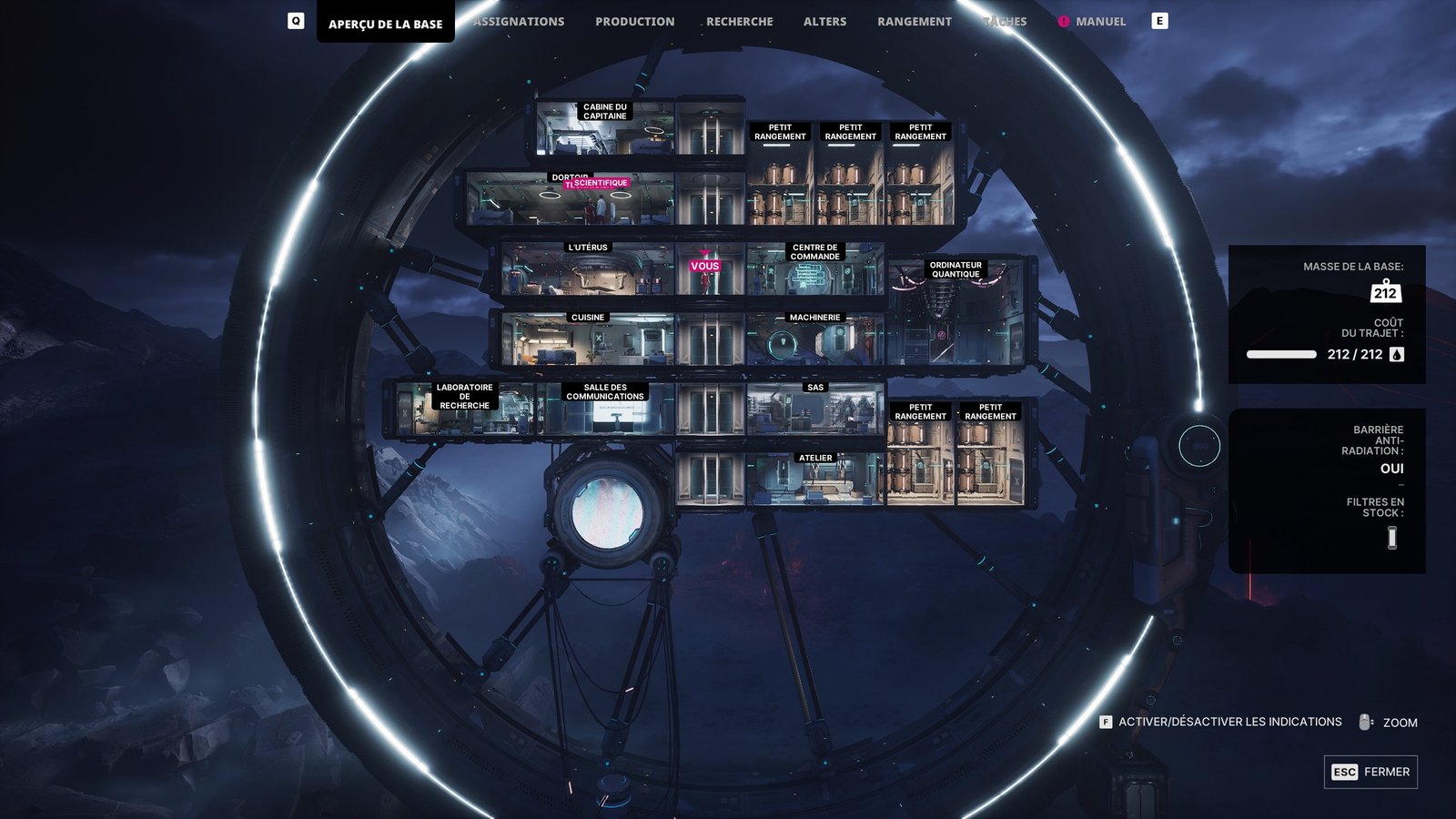Viewport: 1456px width, 819px height.
Task: Choose the Machinerie room
Action: pos(814,340)
